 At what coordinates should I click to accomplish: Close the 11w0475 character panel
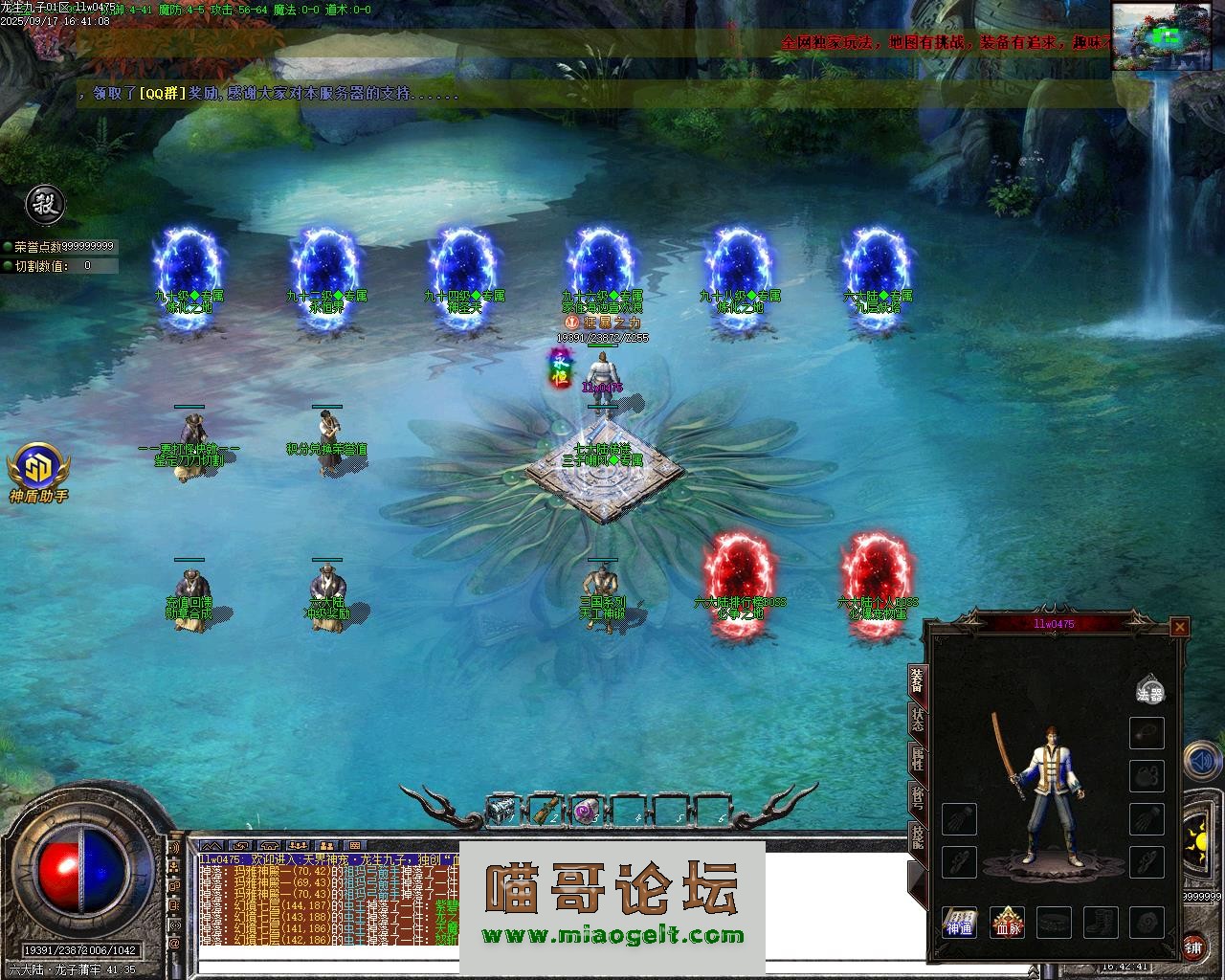[1180, 627]
